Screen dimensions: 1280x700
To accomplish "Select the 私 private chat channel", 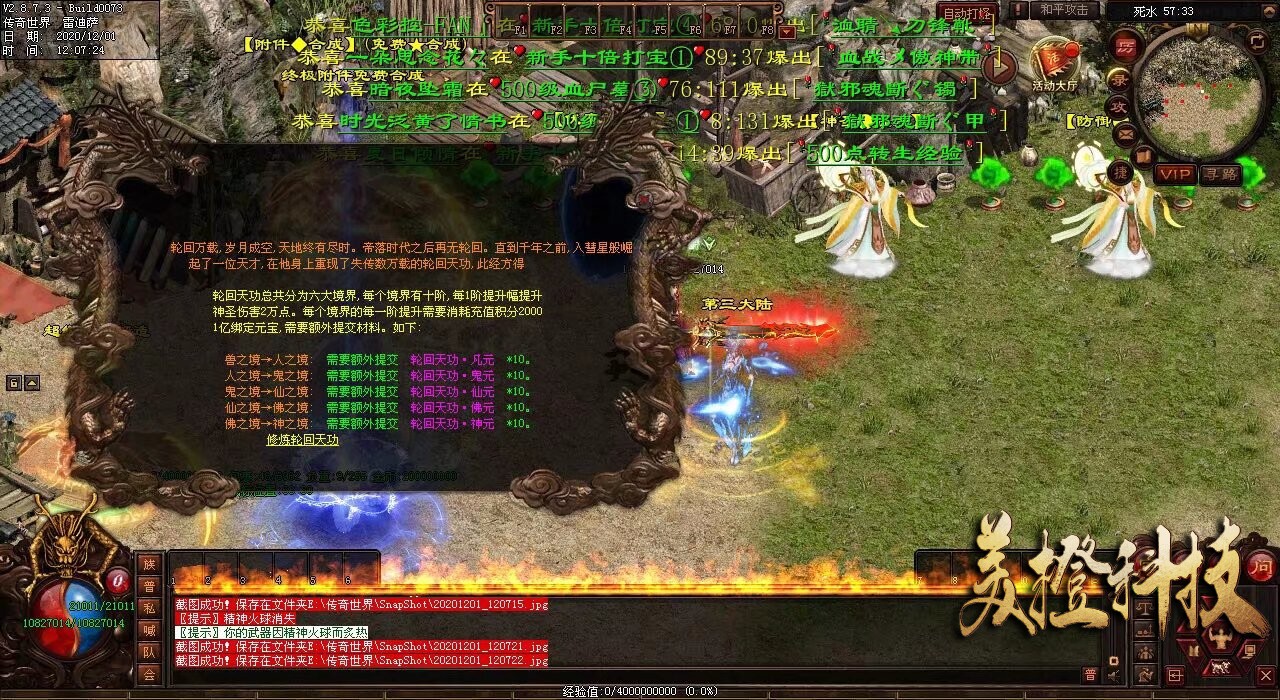I will (149, 608).
